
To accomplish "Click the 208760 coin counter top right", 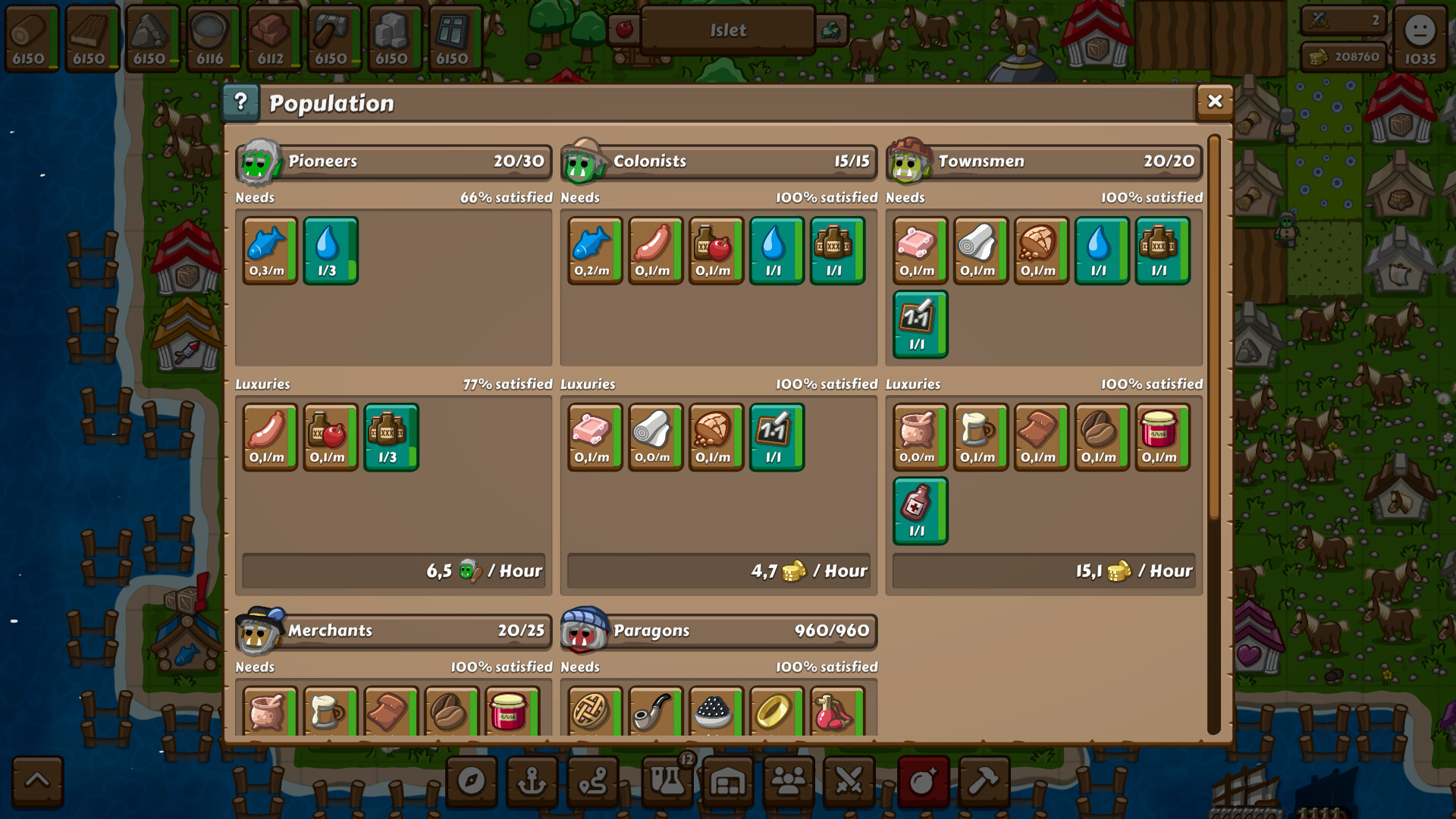I will [x=1342, y=55].
